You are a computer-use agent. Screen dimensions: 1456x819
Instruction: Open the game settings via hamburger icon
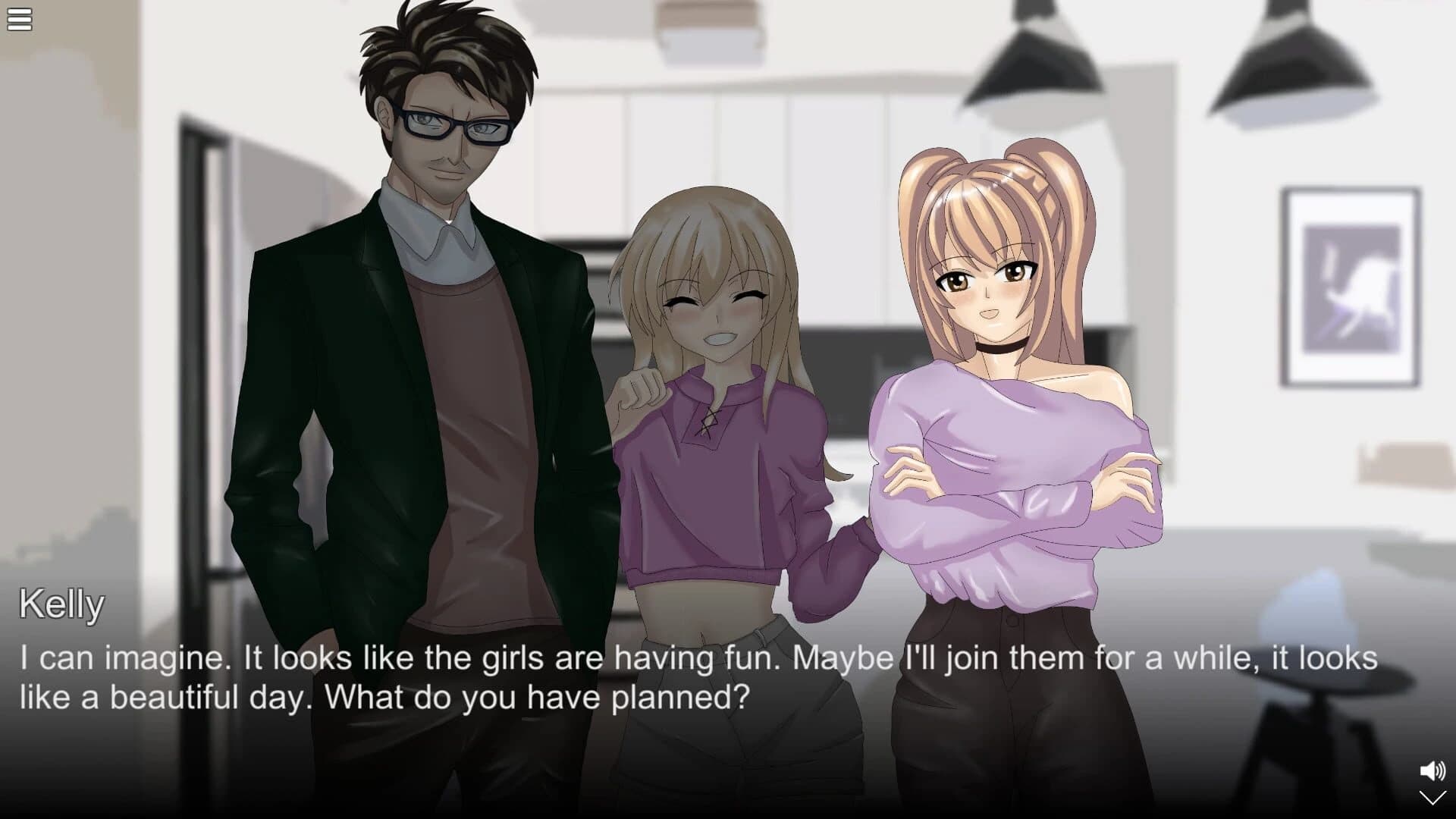click(x=19, y=19)
